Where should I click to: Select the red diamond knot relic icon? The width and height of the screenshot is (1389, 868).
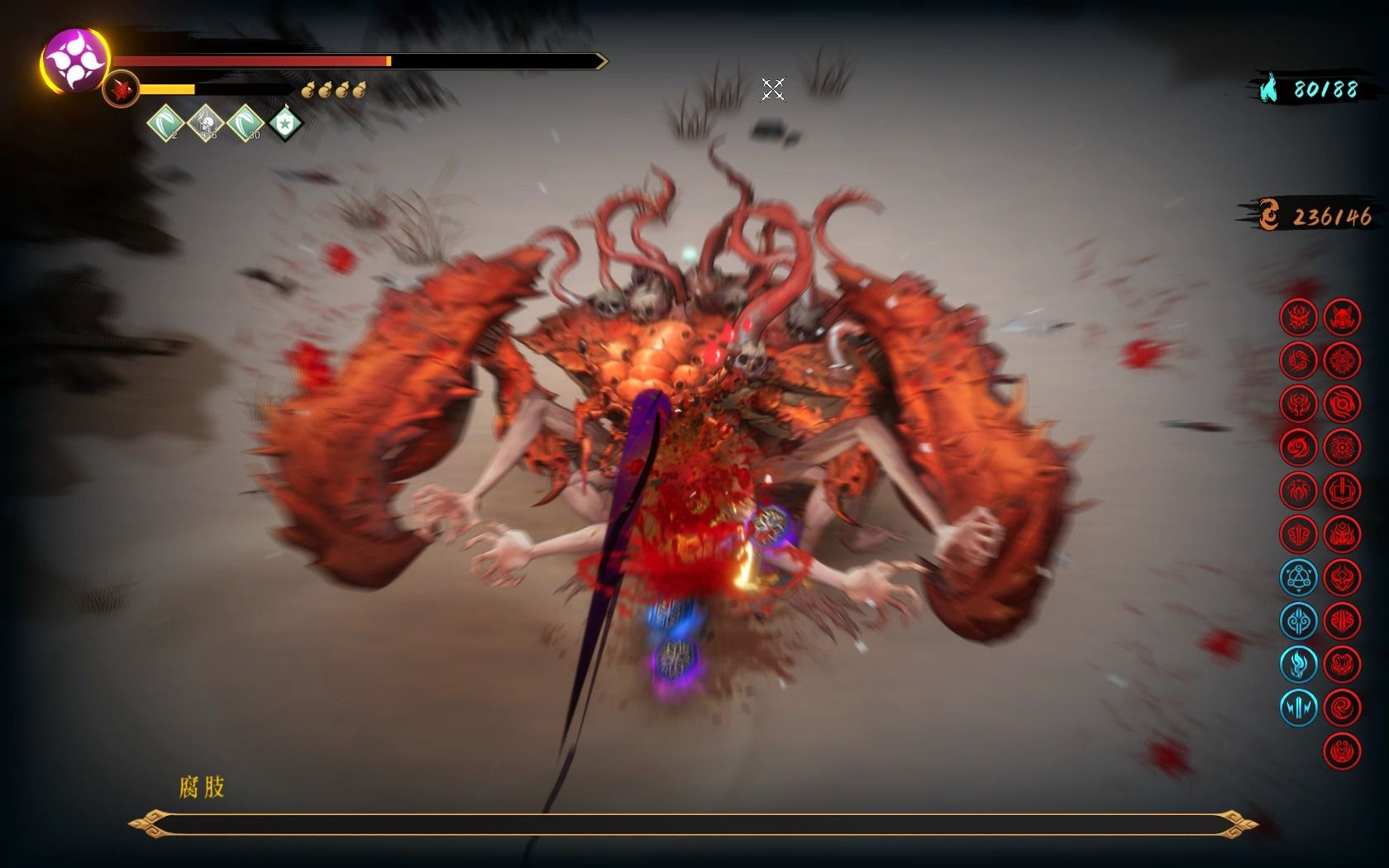click(x=1342, y=360)
